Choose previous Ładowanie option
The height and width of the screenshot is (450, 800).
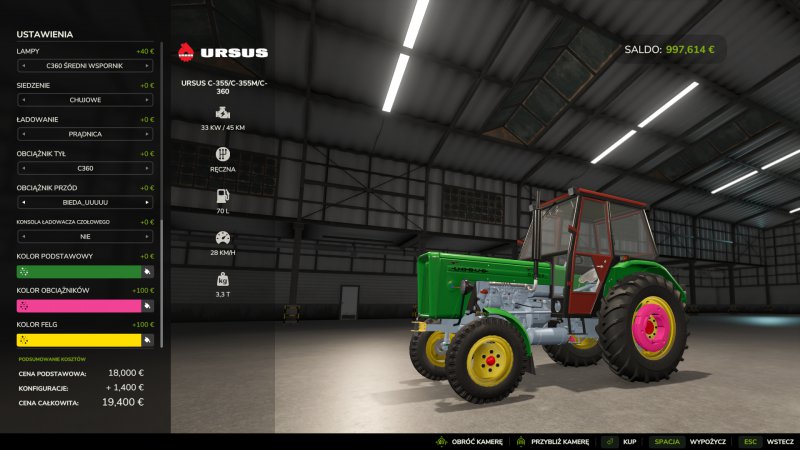[22, 134]
